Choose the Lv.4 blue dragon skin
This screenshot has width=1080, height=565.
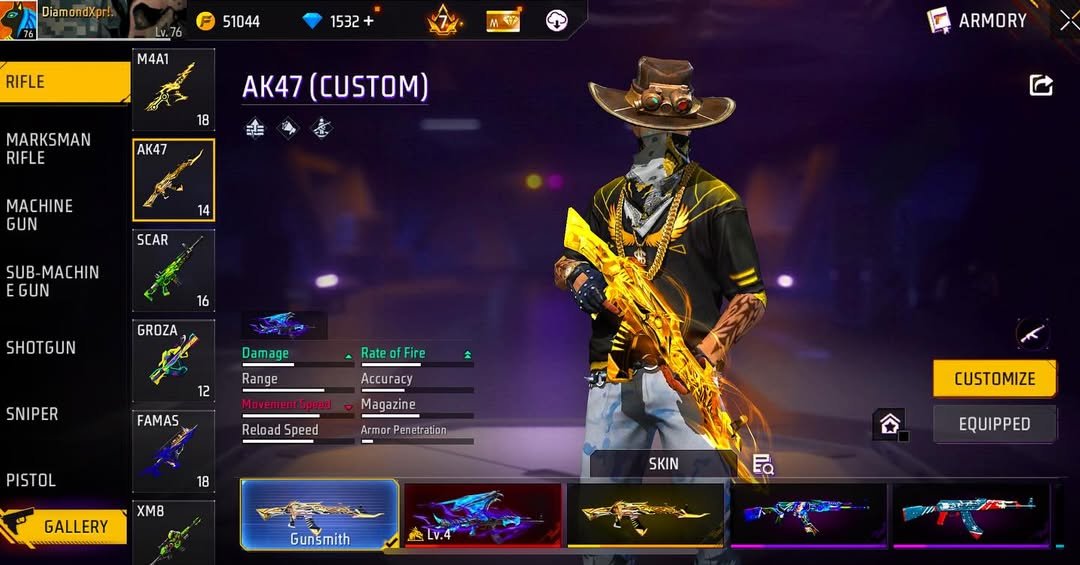pos(483,514)
